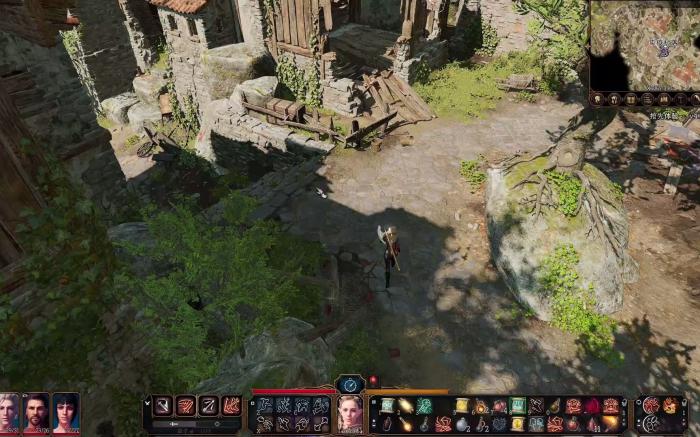The image size is (700, 437).
Task: Use the yellow scroll in hotbar
Action: (x=462, y=405)
